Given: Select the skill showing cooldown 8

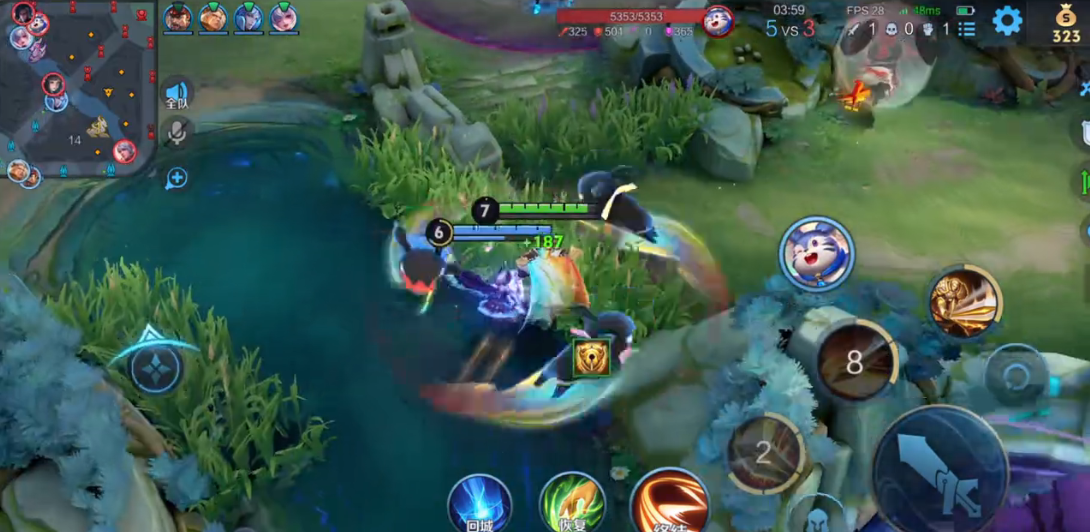Looking at the screenshot, I should (855, 362).
